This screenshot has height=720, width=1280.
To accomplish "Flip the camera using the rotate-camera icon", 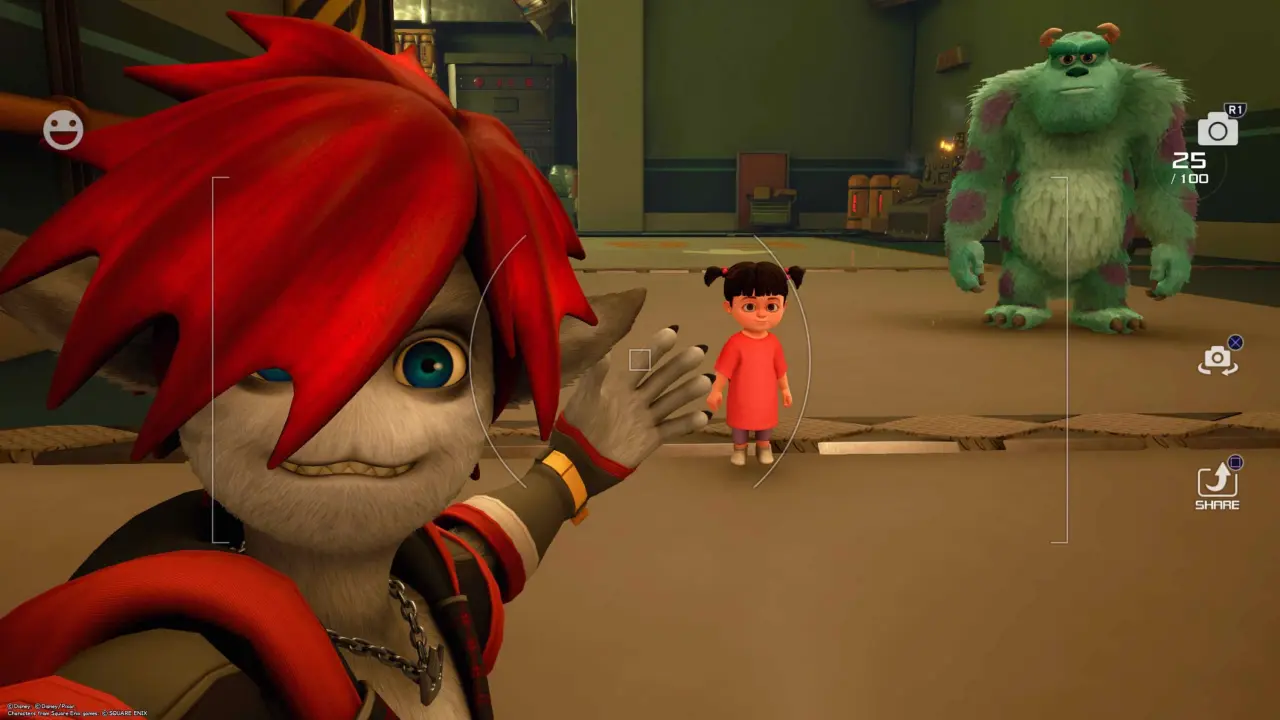I will click(1217, 360).
